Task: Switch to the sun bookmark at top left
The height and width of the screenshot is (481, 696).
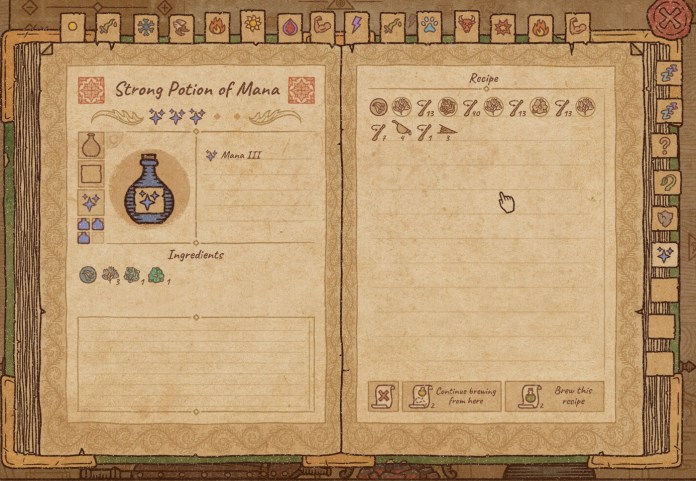Action: point(73,27)
